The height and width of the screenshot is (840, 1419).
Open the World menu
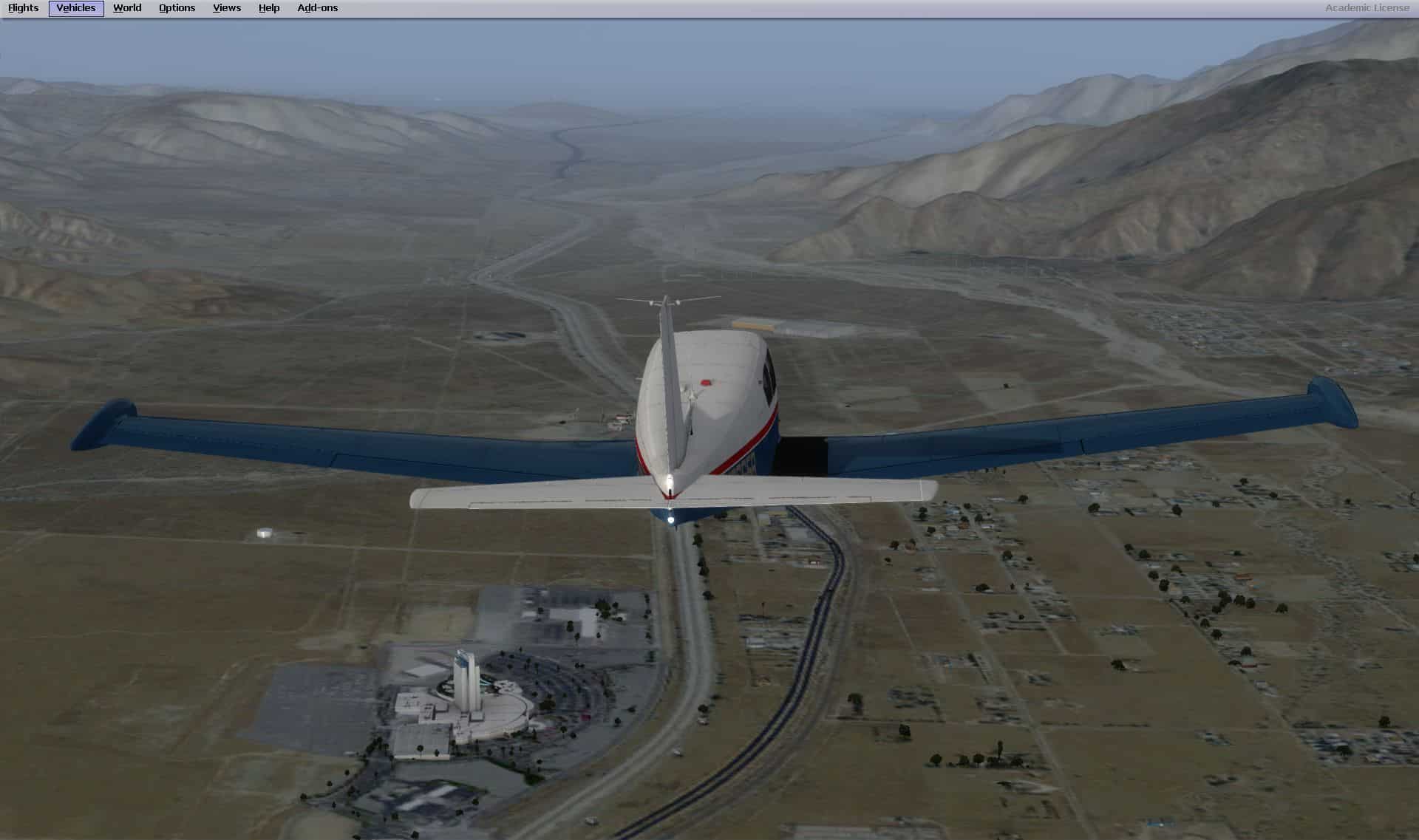pyautogui.click(x=127, y=8)
